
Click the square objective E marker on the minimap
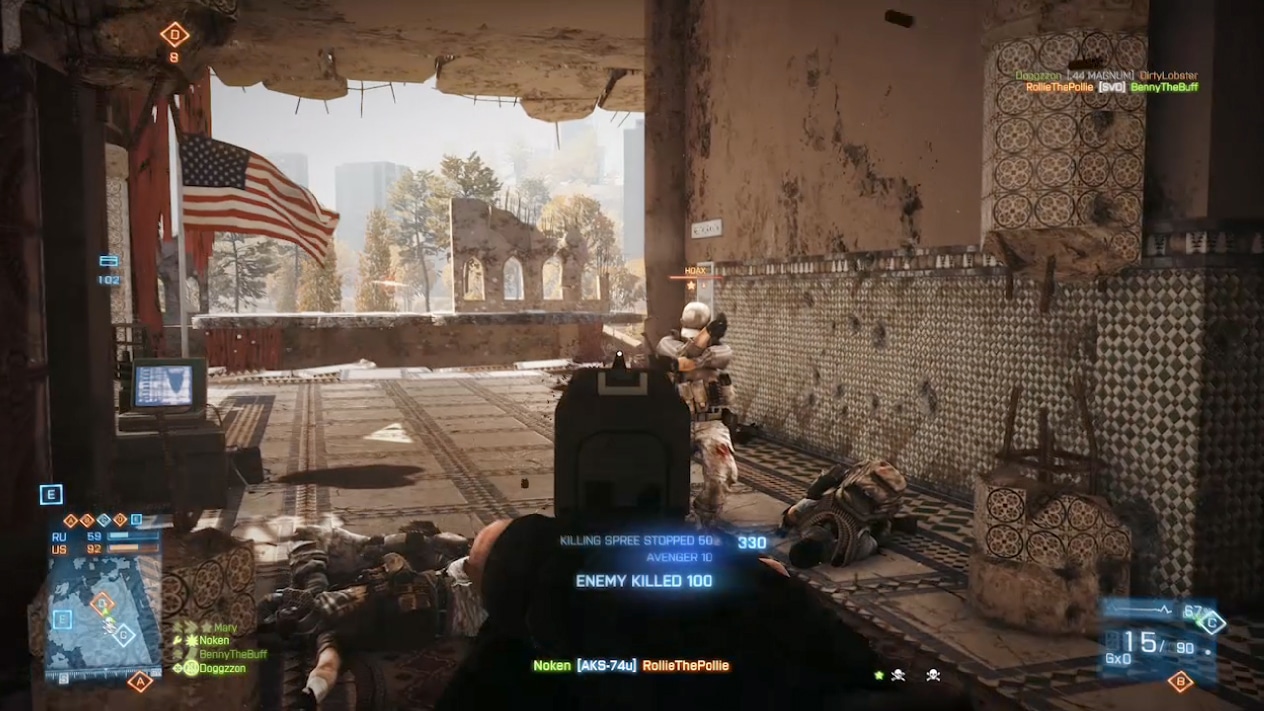[x=62, y=619]
